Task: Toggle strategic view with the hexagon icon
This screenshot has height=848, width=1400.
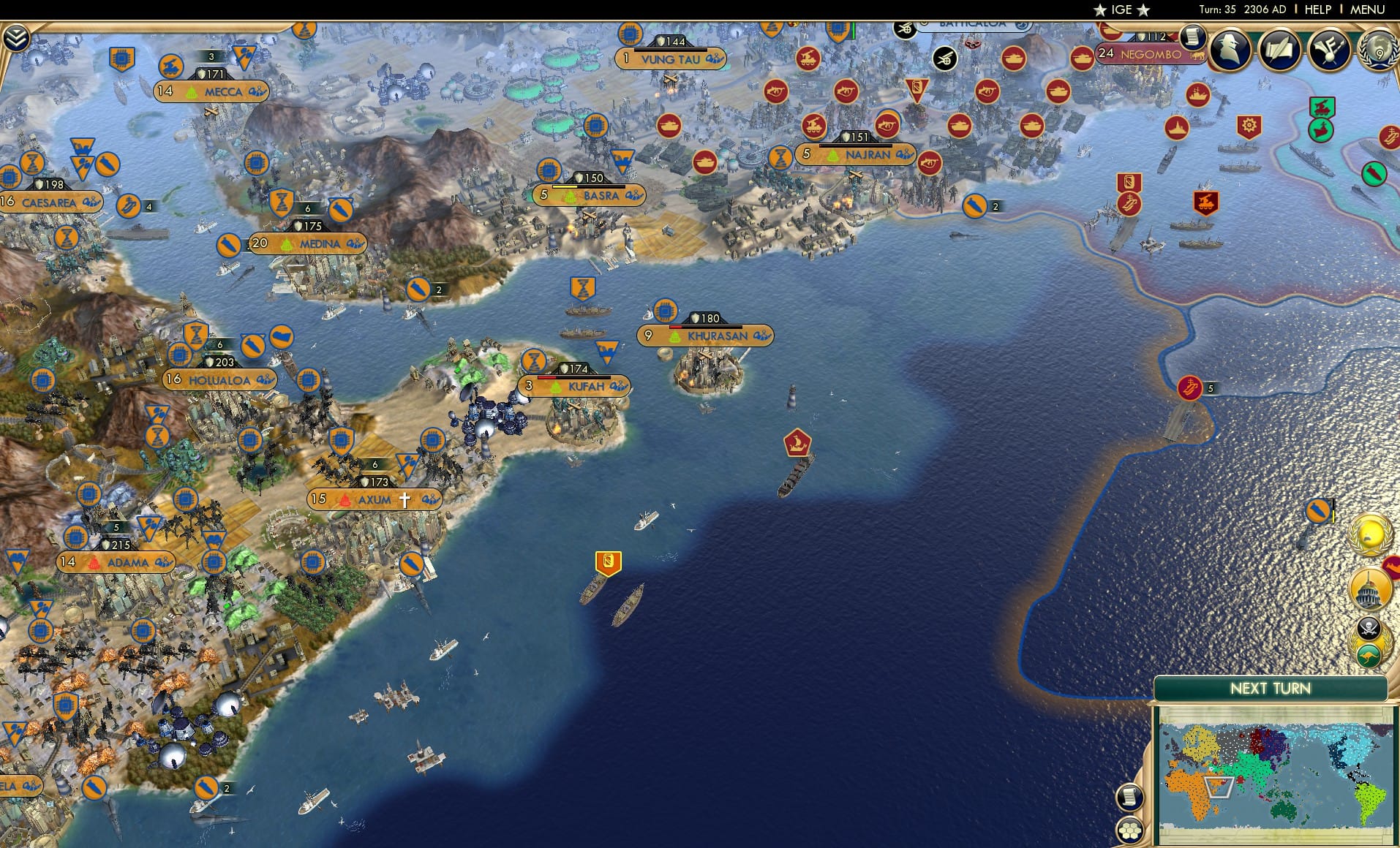Action: coord(1130,830)
